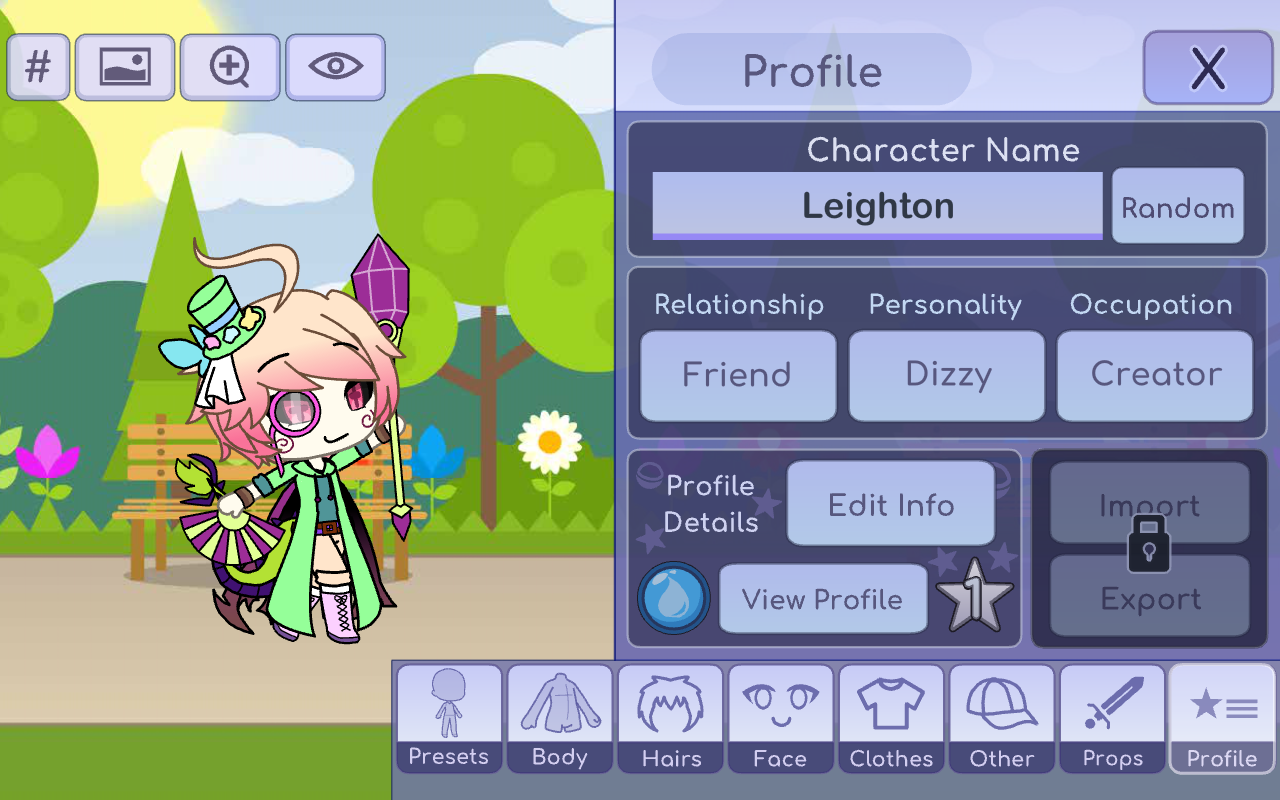Select the Face tab
The image size is (1280, 800).
(780, 718)
